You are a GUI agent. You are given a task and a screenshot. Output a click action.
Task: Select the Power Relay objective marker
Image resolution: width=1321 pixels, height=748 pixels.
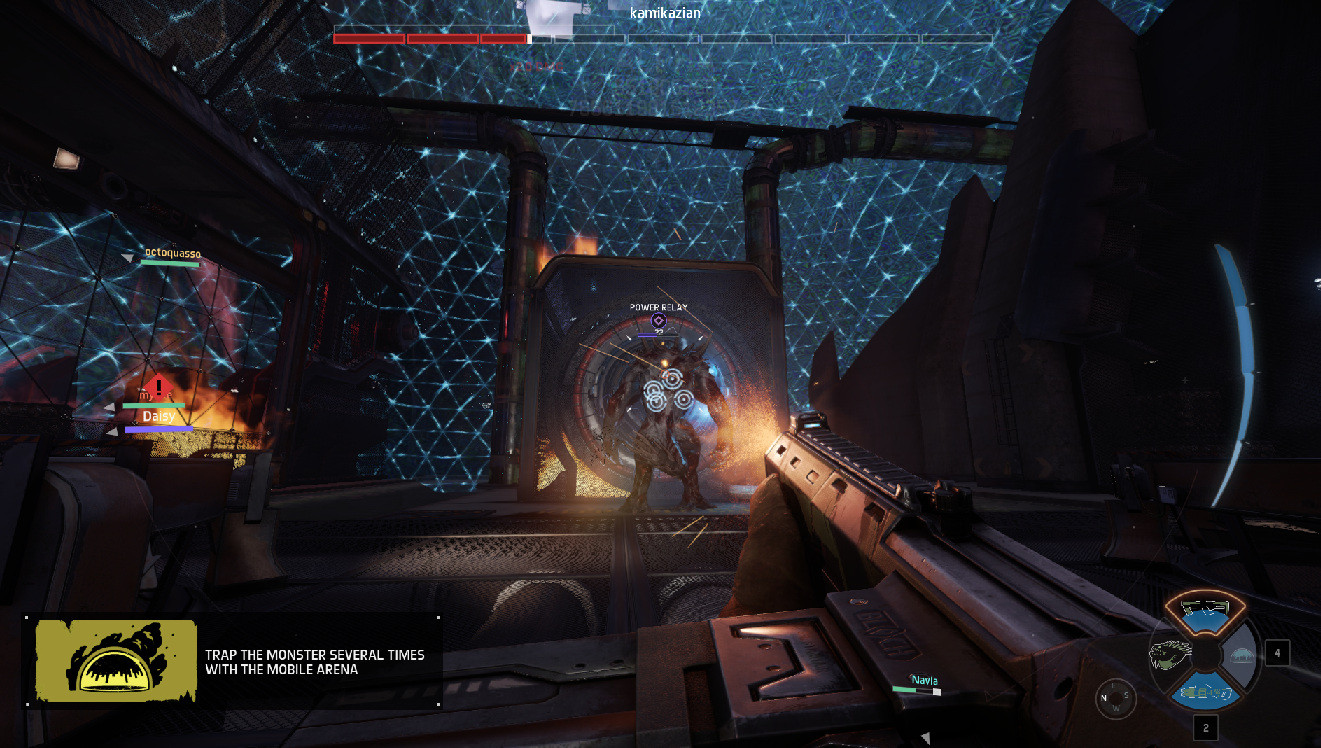(x=658, y=319)
